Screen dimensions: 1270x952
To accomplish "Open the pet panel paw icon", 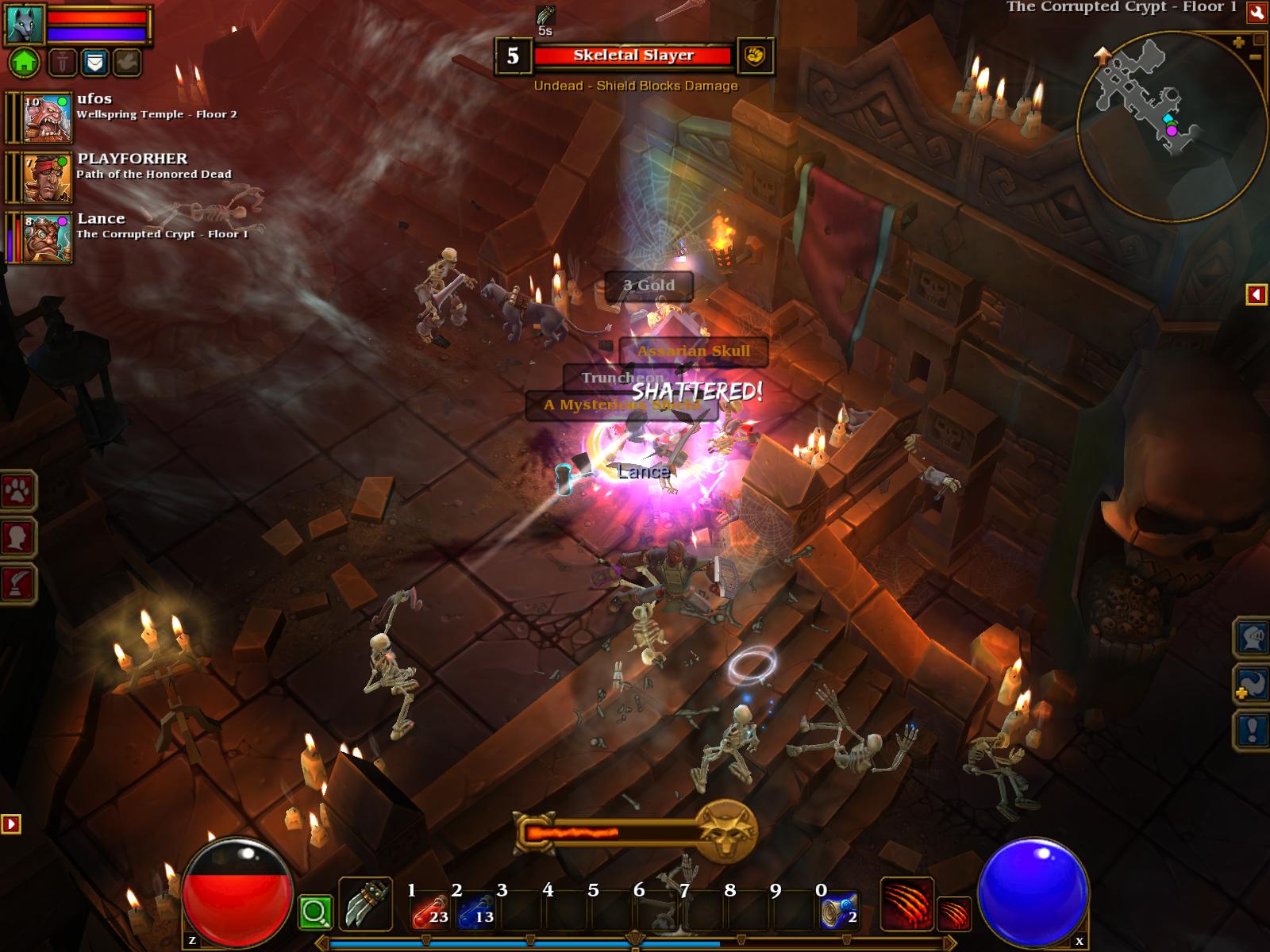I will (17, 493).
